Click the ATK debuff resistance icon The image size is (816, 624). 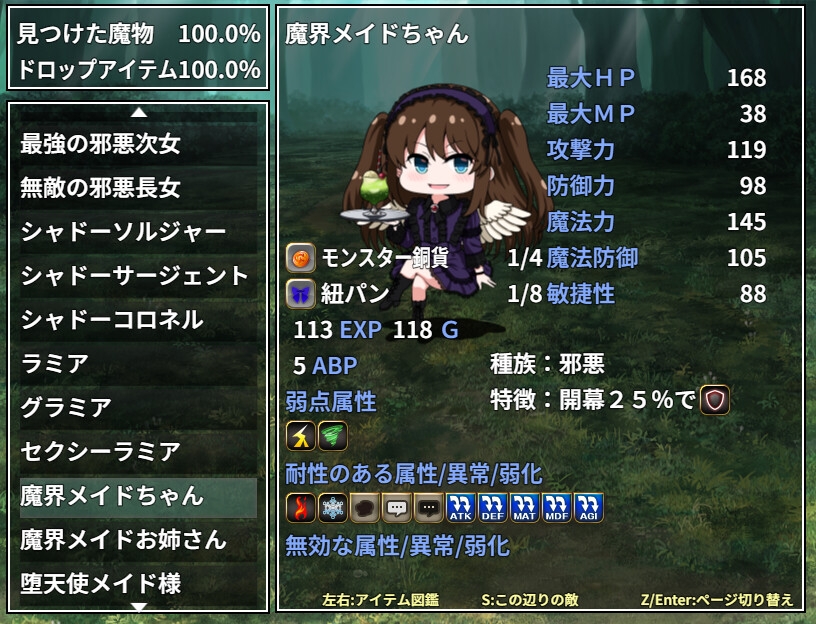461,508
